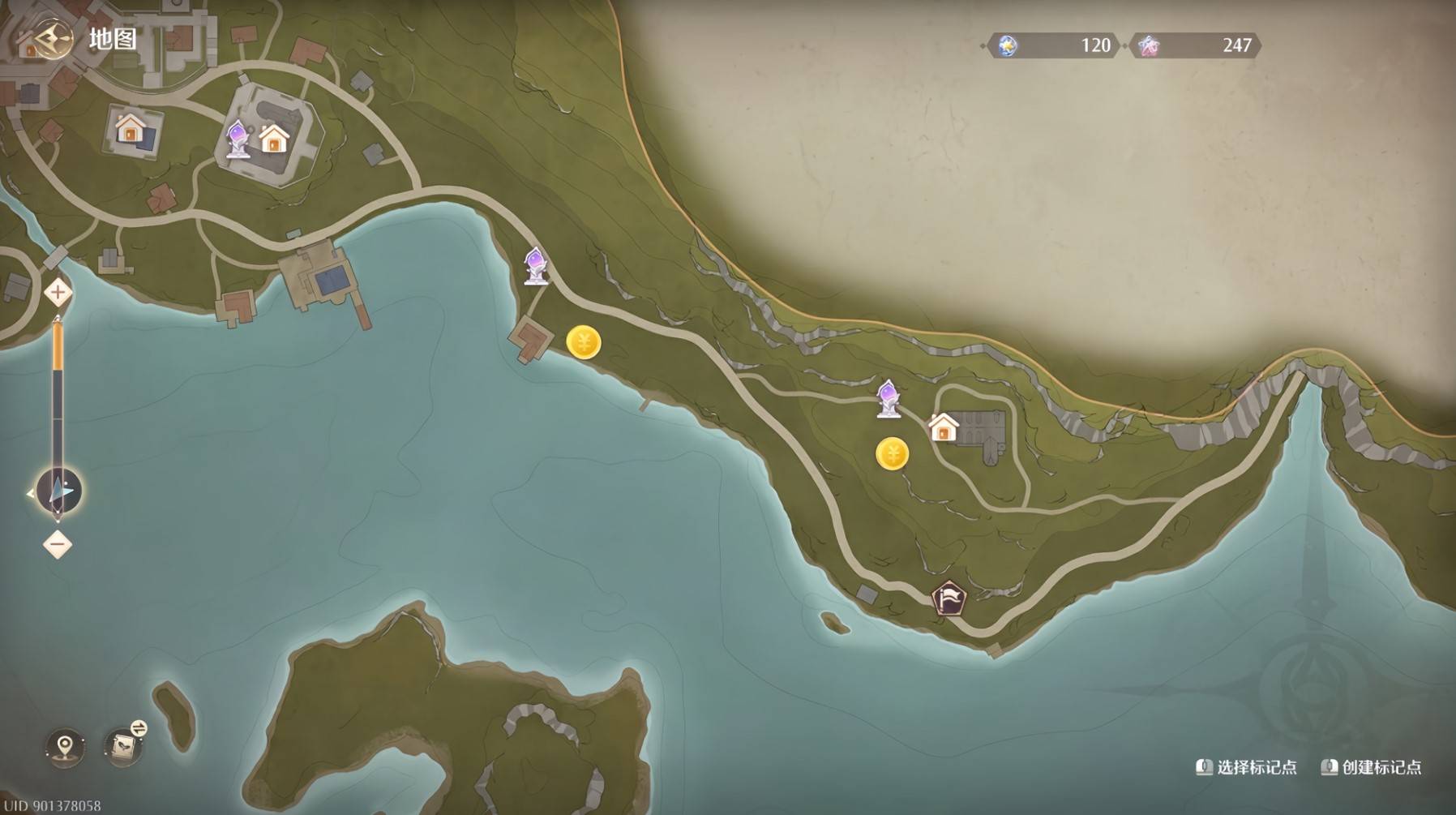Screen dimensions: 1456x815
Task: Select the teleport crystal in the walled town plaza
Action: pyautogui.click(x=238, y=139)
